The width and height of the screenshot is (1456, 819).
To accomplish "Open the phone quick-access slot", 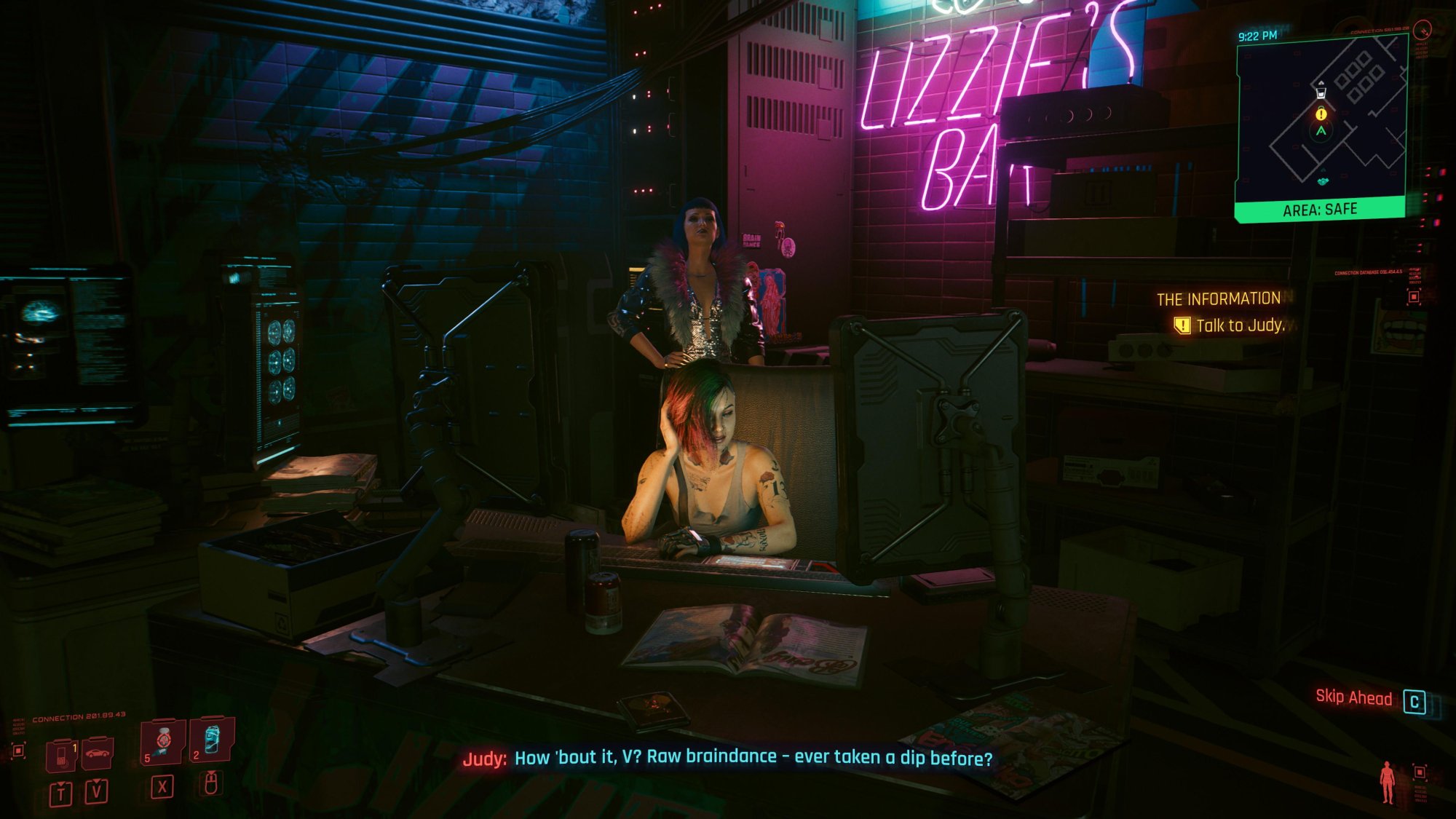I will pyautogui.click(x=62, y=756).
